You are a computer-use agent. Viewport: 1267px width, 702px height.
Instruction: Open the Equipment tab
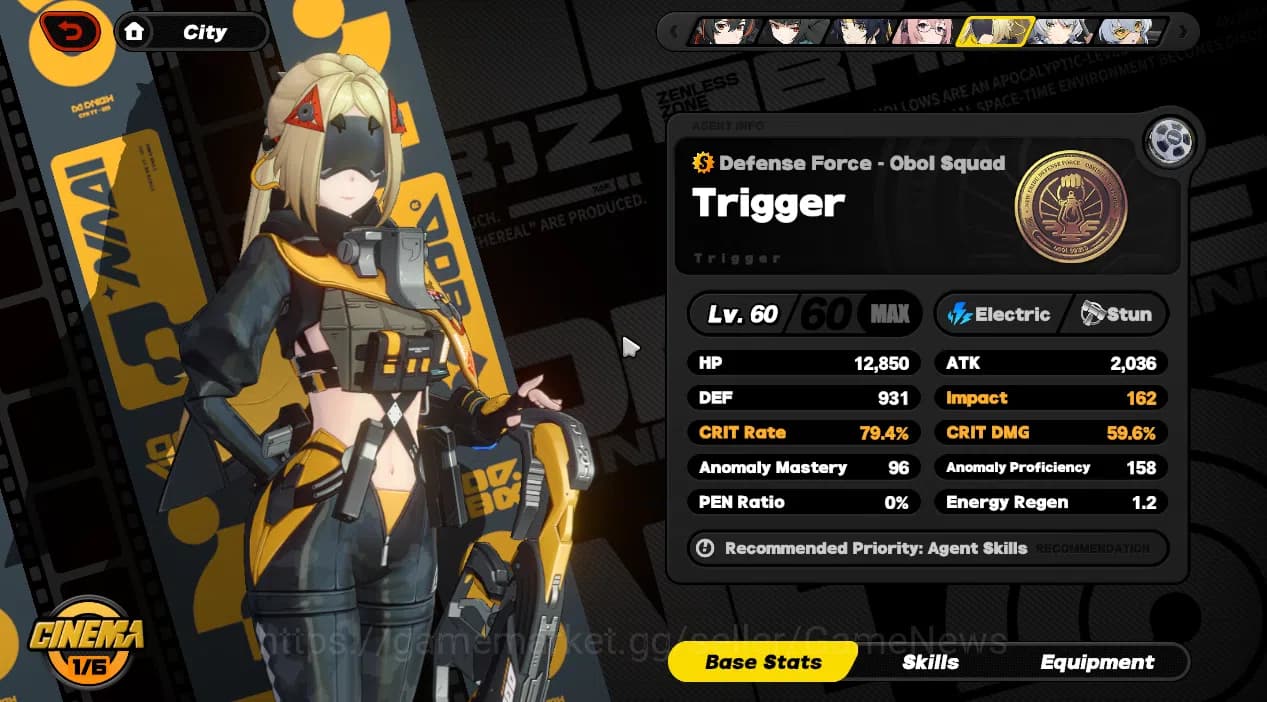pyautogui.click(x=1096, y=662)
